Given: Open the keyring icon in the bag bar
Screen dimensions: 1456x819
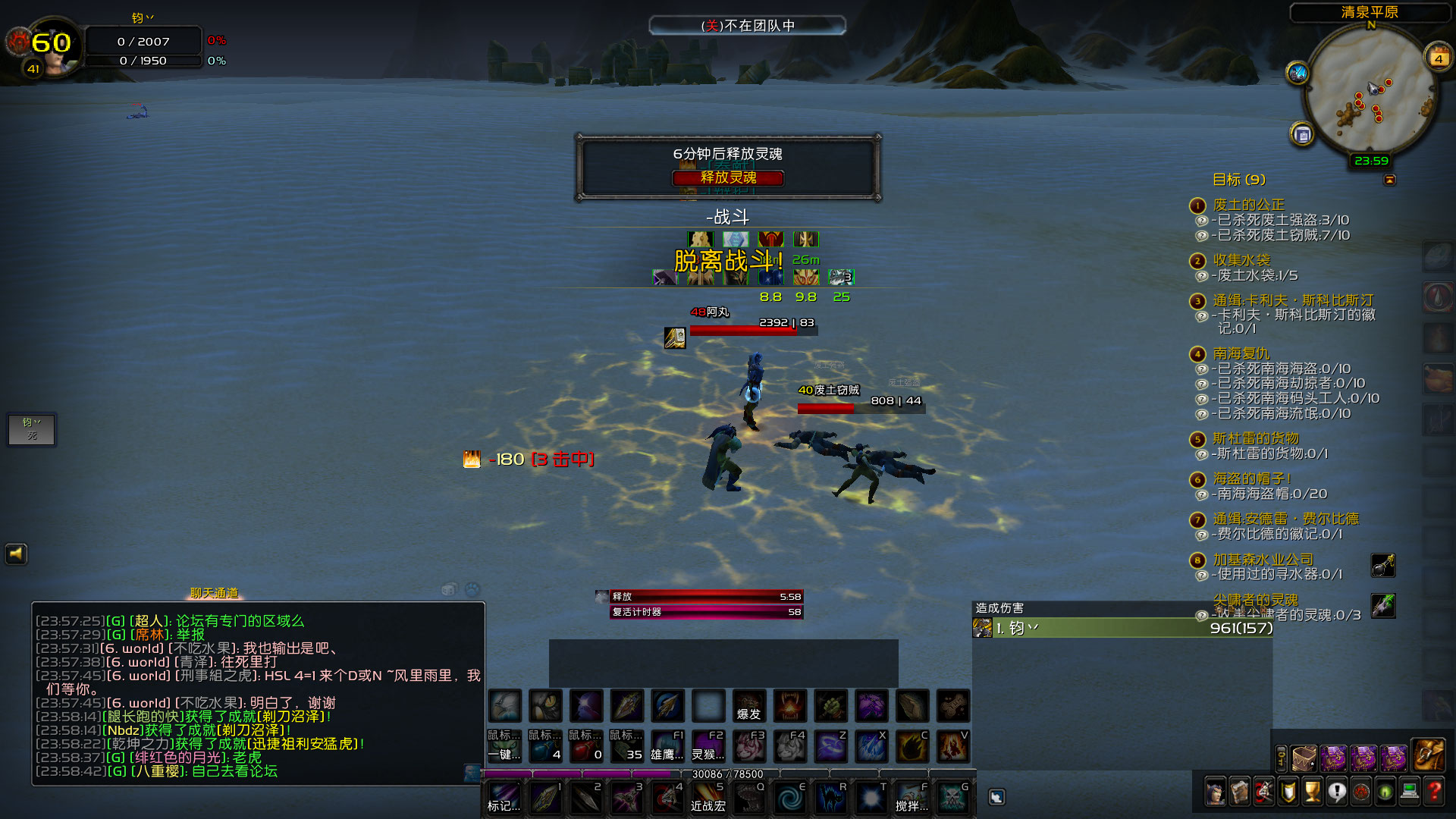Looking at the screenshot, I should pyautogui.click(x=1281, y=758).
